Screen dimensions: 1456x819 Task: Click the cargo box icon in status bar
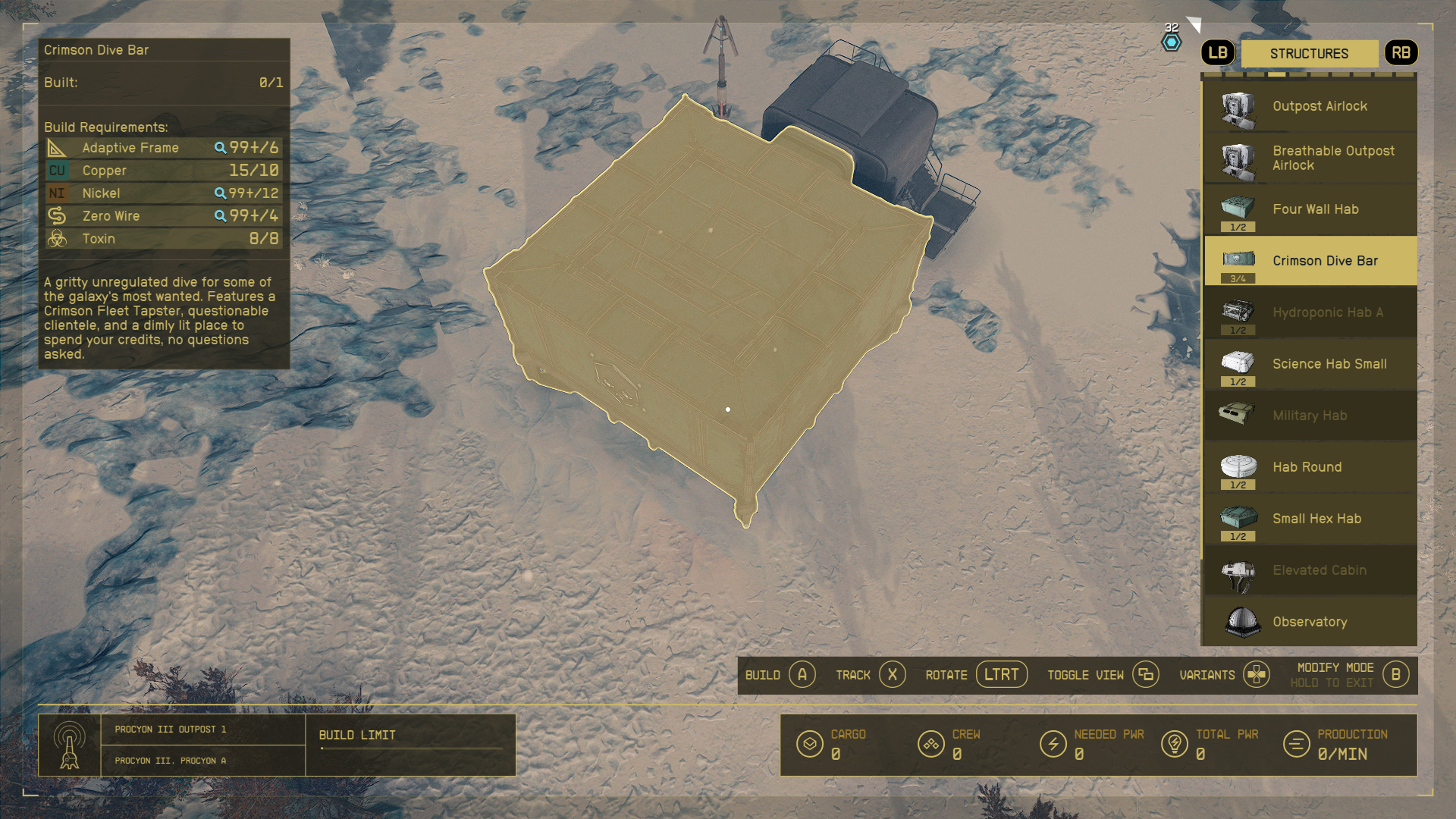[811, 744]
